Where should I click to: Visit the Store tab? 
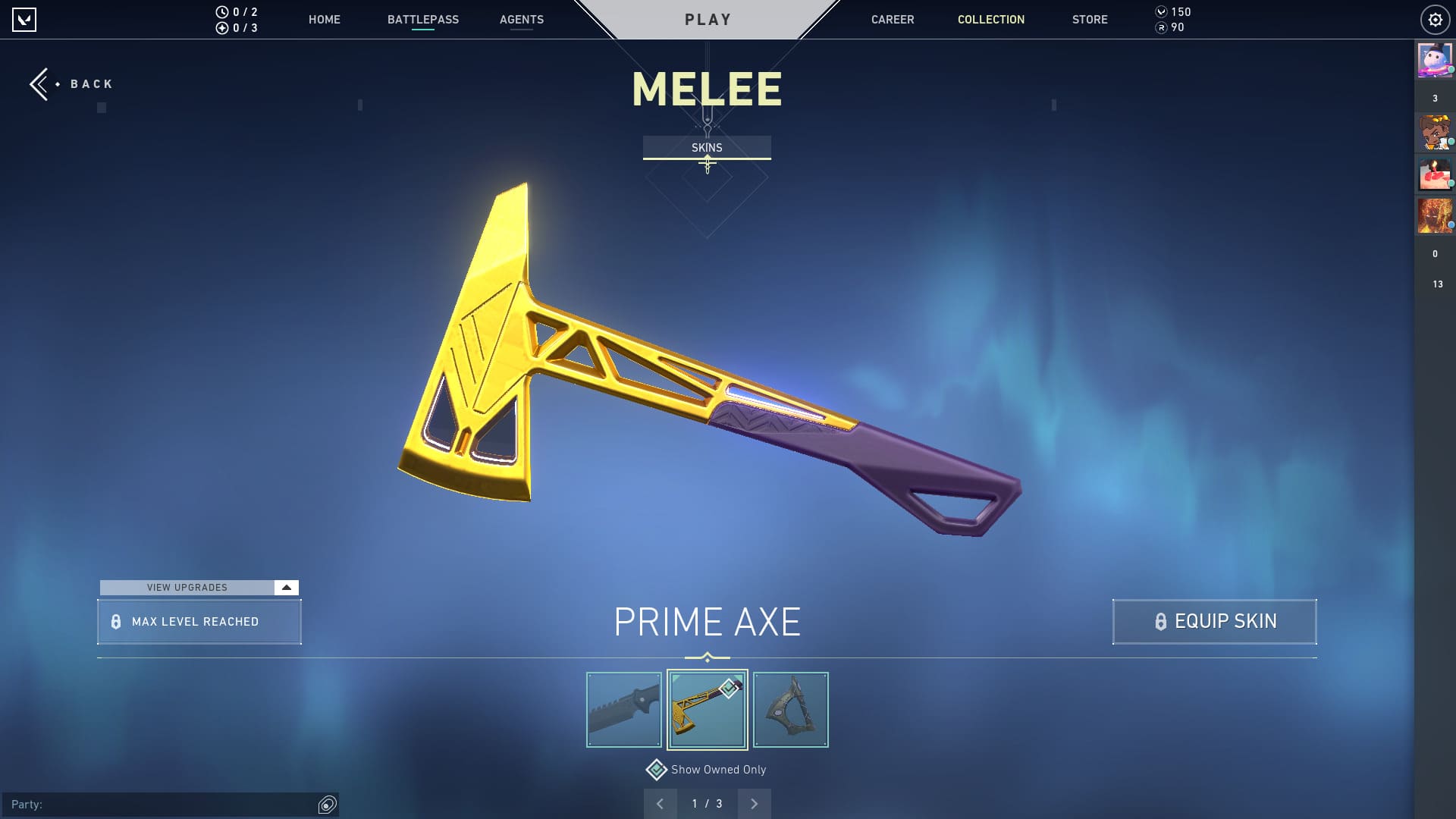[1089, 20]
